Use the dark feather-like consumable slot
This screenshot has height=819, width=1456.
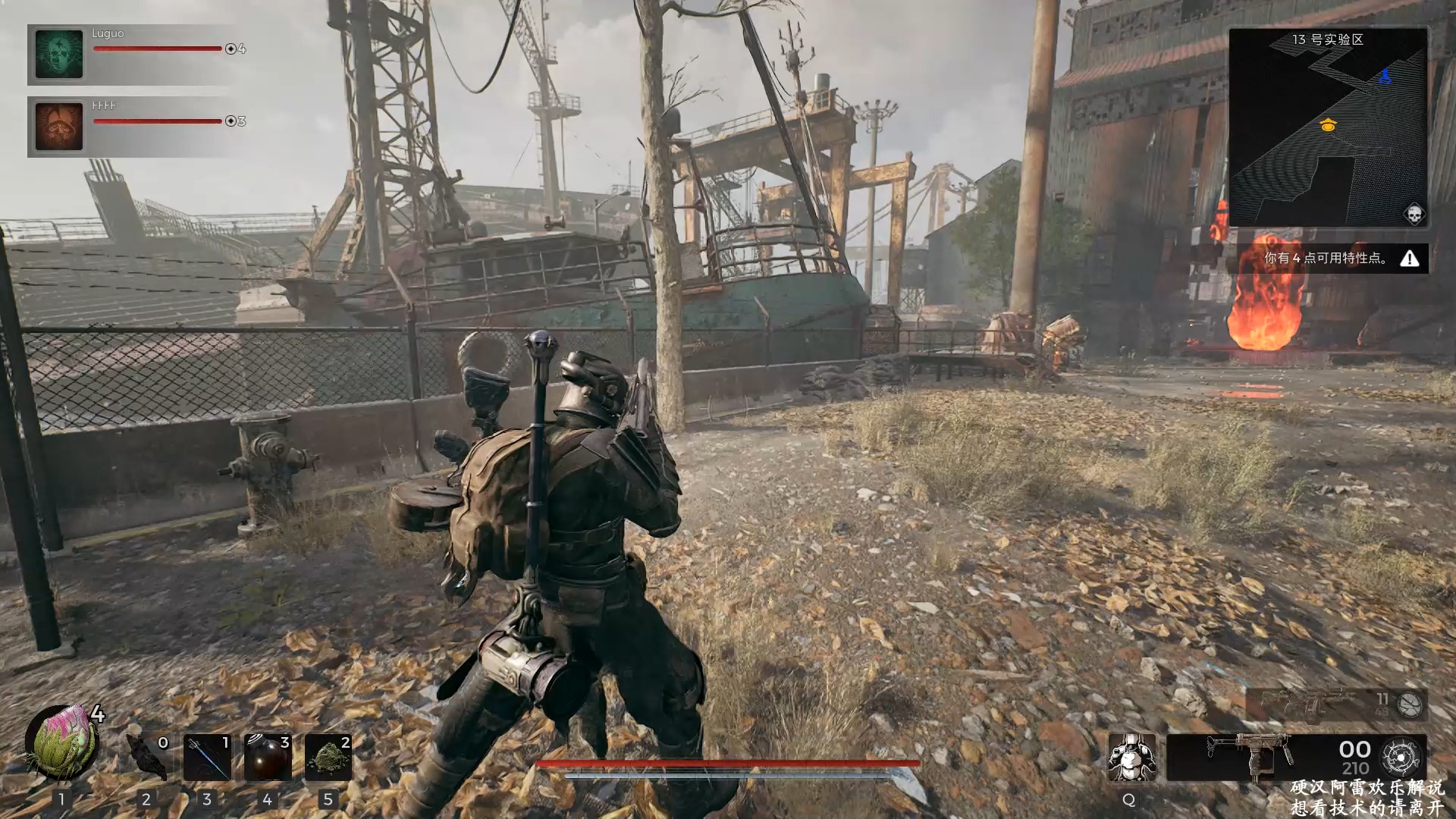pyautogui.click(x=146, y=757)
